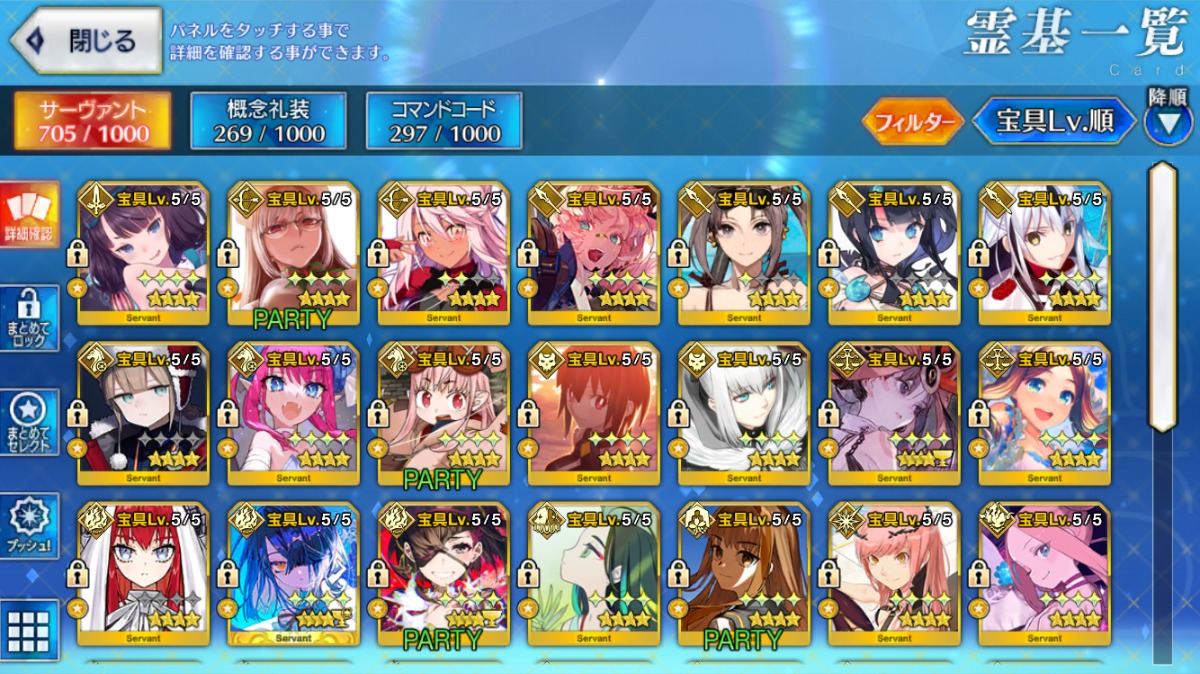
Task: Select the red-haired servant with white veil
Action: (x=143, y=573)
